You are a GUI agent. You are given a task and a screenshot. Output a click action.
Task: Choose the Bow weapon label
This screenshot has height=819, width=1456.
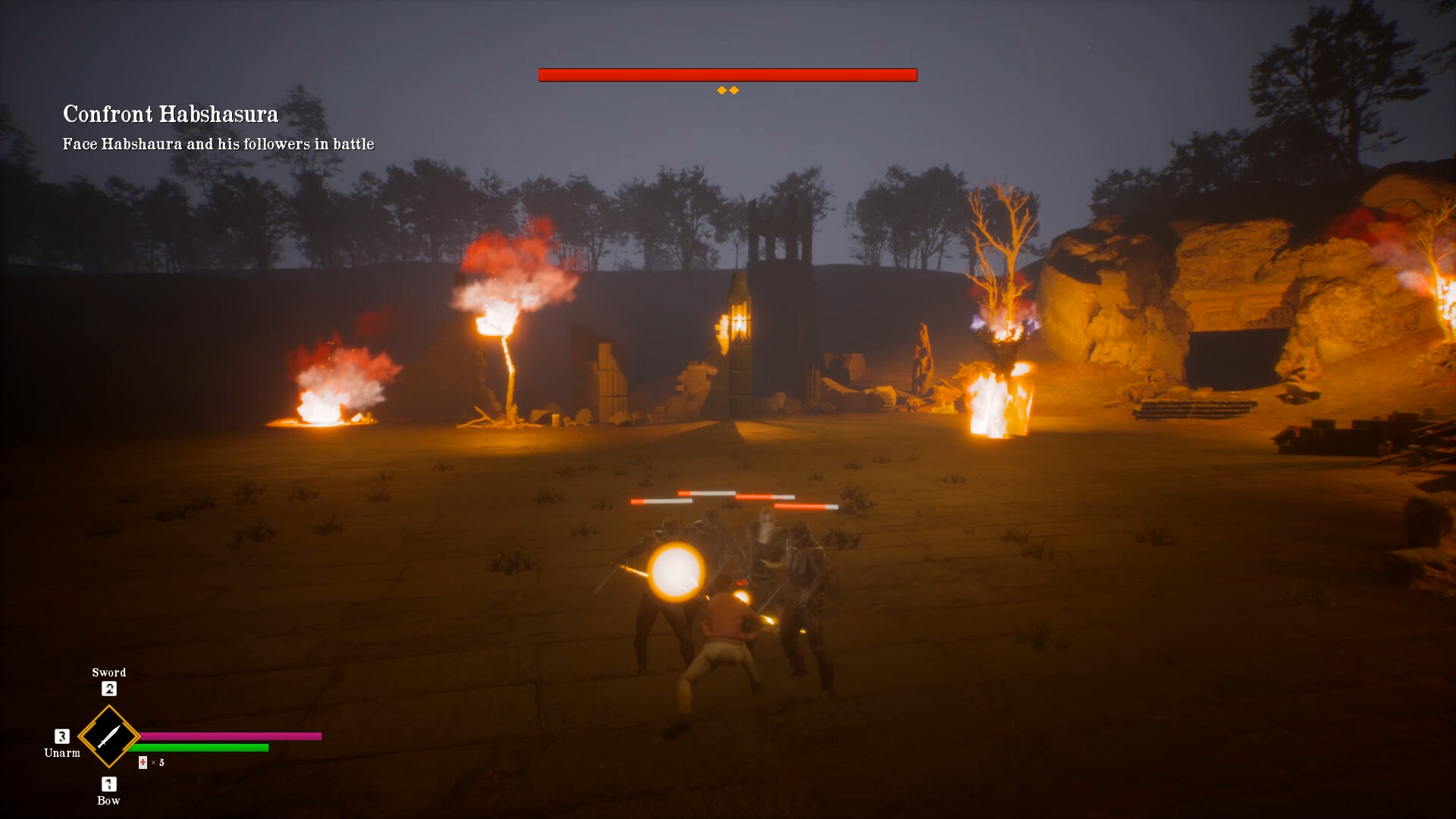click(x=108, y=800)
